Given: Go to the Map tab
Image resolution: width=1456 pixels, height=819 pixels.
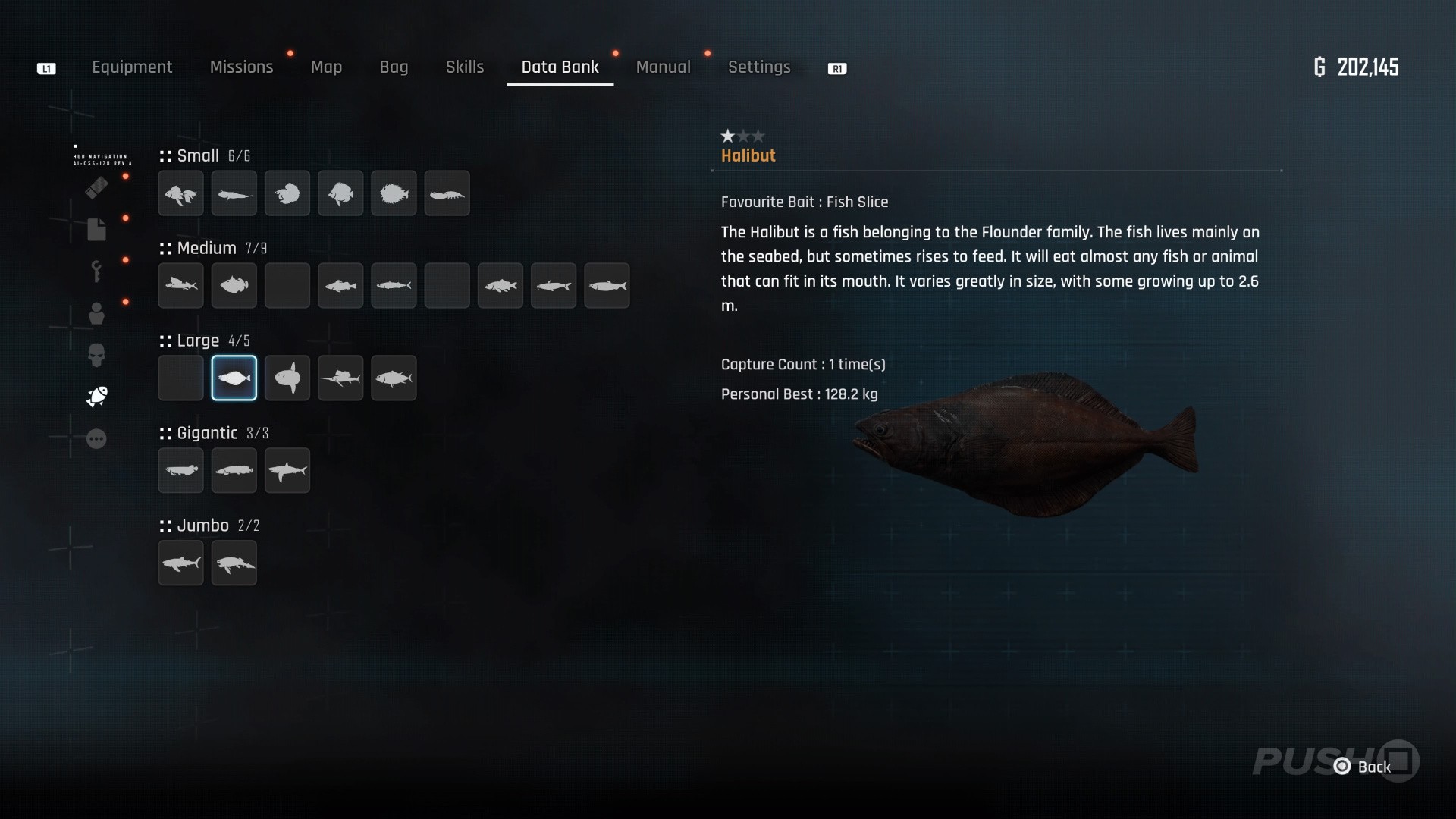Looking at the screenshot, I should coord(326,67).
